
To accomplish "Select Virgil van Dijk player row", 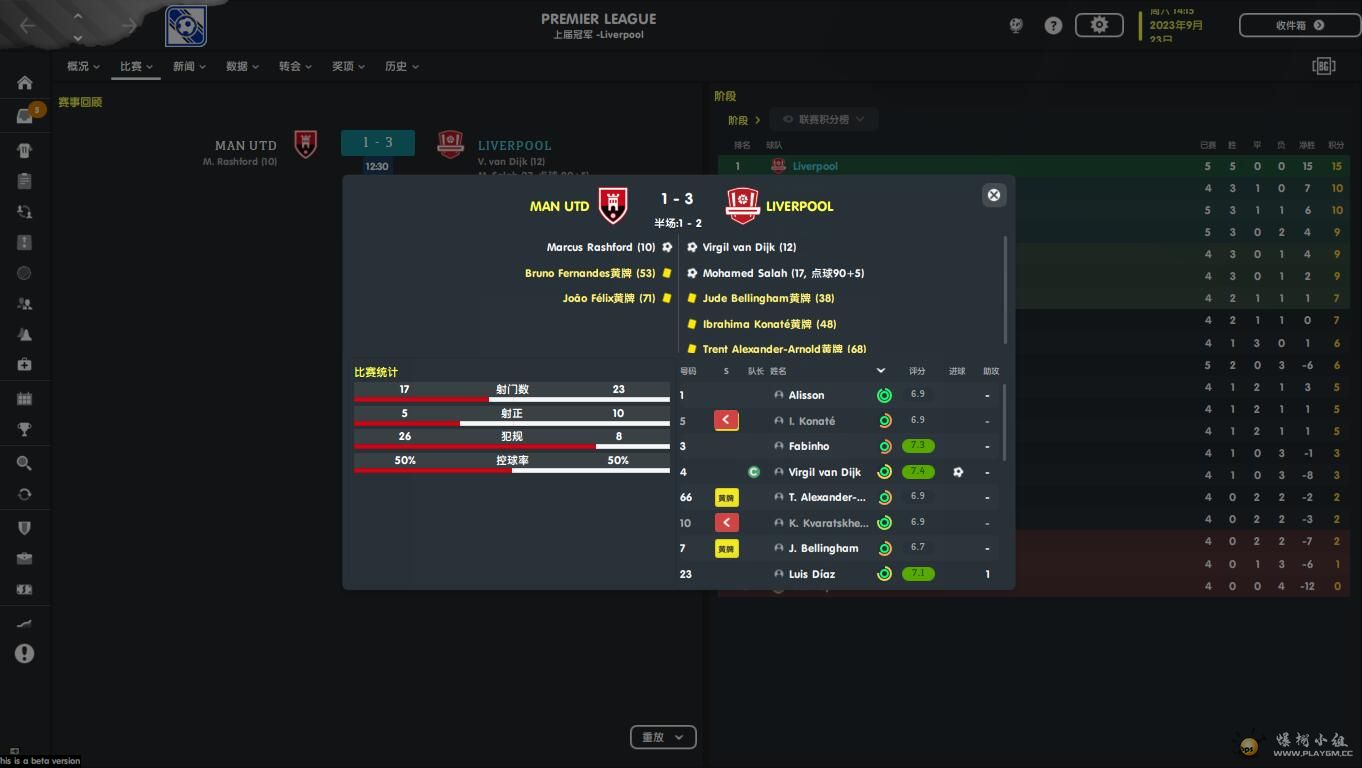I will pos(824,472).
